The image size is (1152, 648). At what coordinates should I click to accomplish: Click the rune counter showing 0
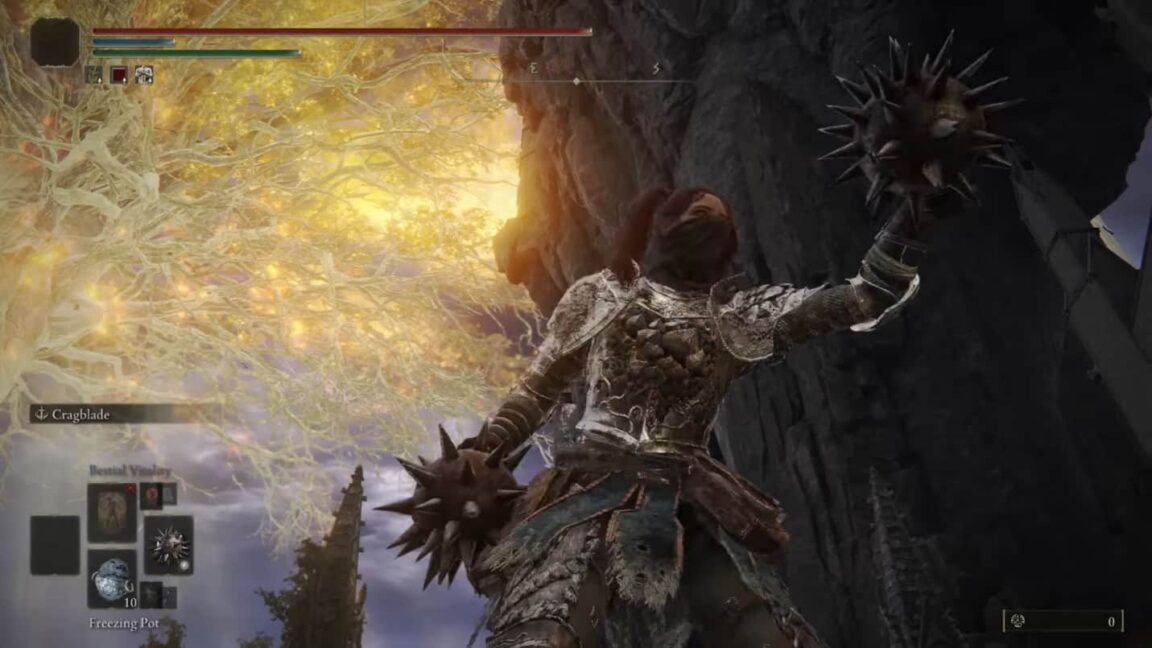1062,621
